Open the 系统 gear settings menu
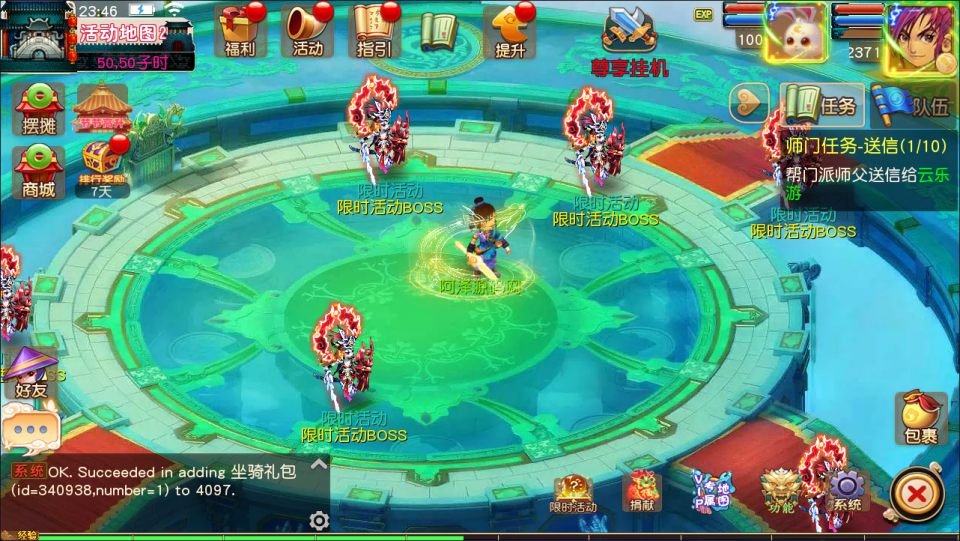 pyautogui.click(x=846, y=491)
